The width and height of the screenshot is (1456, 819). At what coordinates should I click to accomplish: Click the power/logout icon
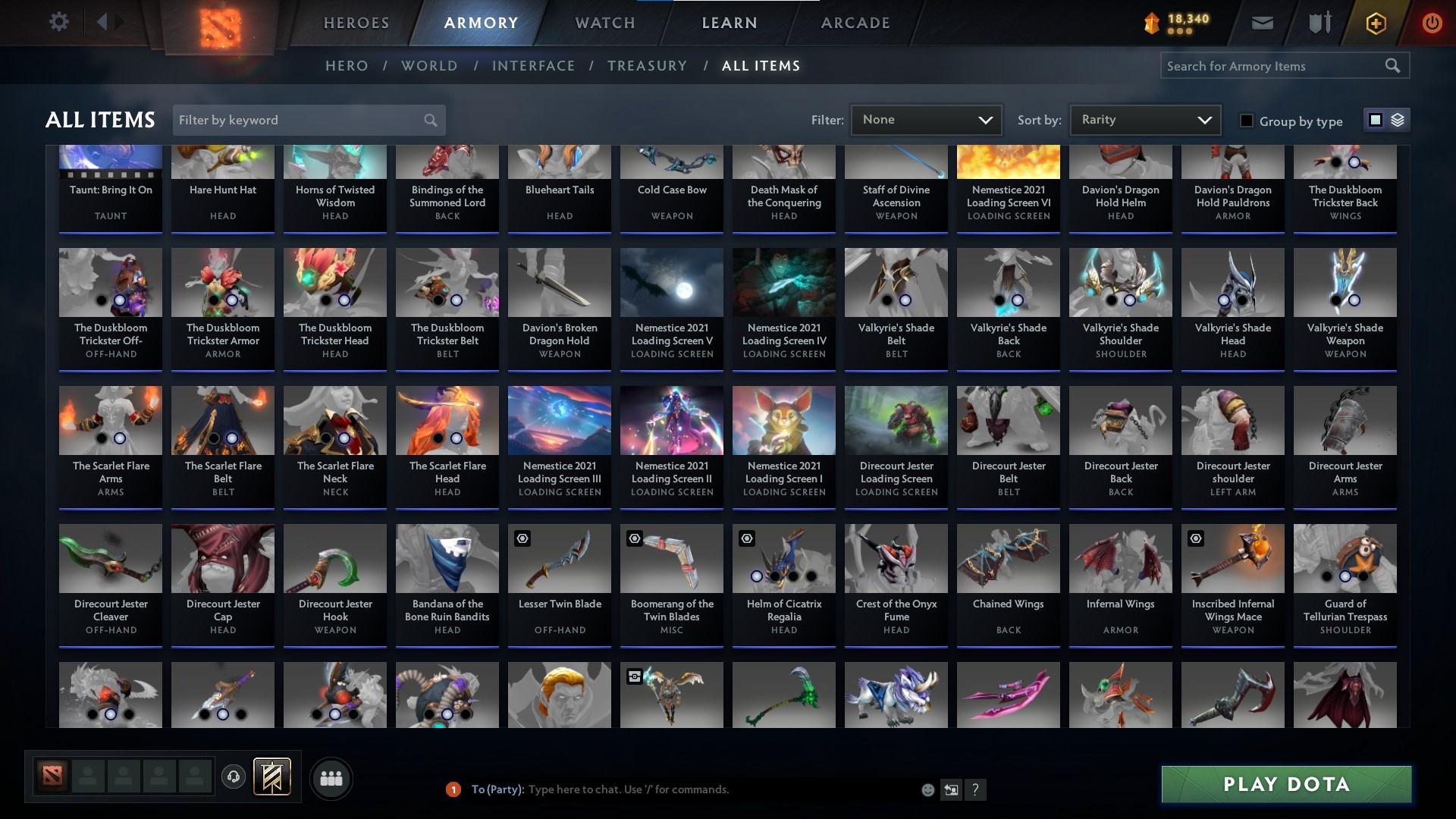pos(1432,23)
